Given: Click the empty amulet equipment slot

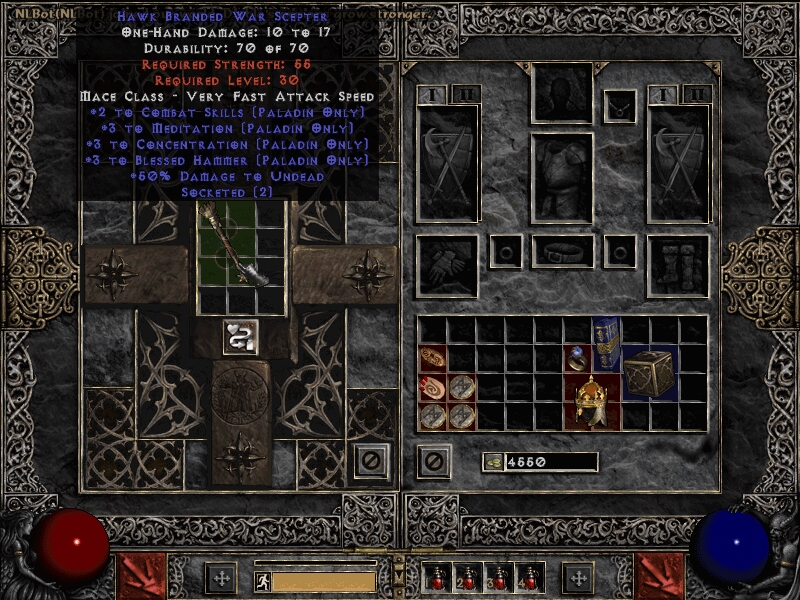Looking at the screenshot, I should point(620,103).
